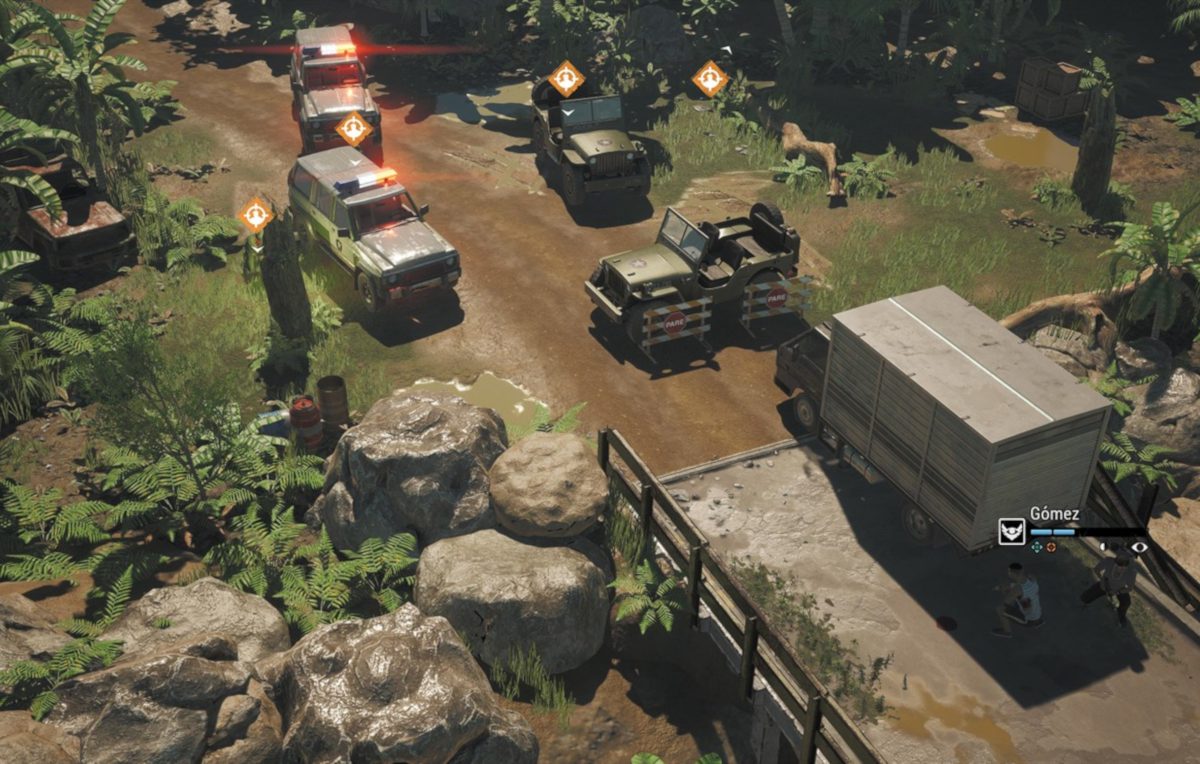Pick the enemy target marker beside the tree trunk
The height and width of the screenshot is (764, 1200).
[x=256, y=213]
